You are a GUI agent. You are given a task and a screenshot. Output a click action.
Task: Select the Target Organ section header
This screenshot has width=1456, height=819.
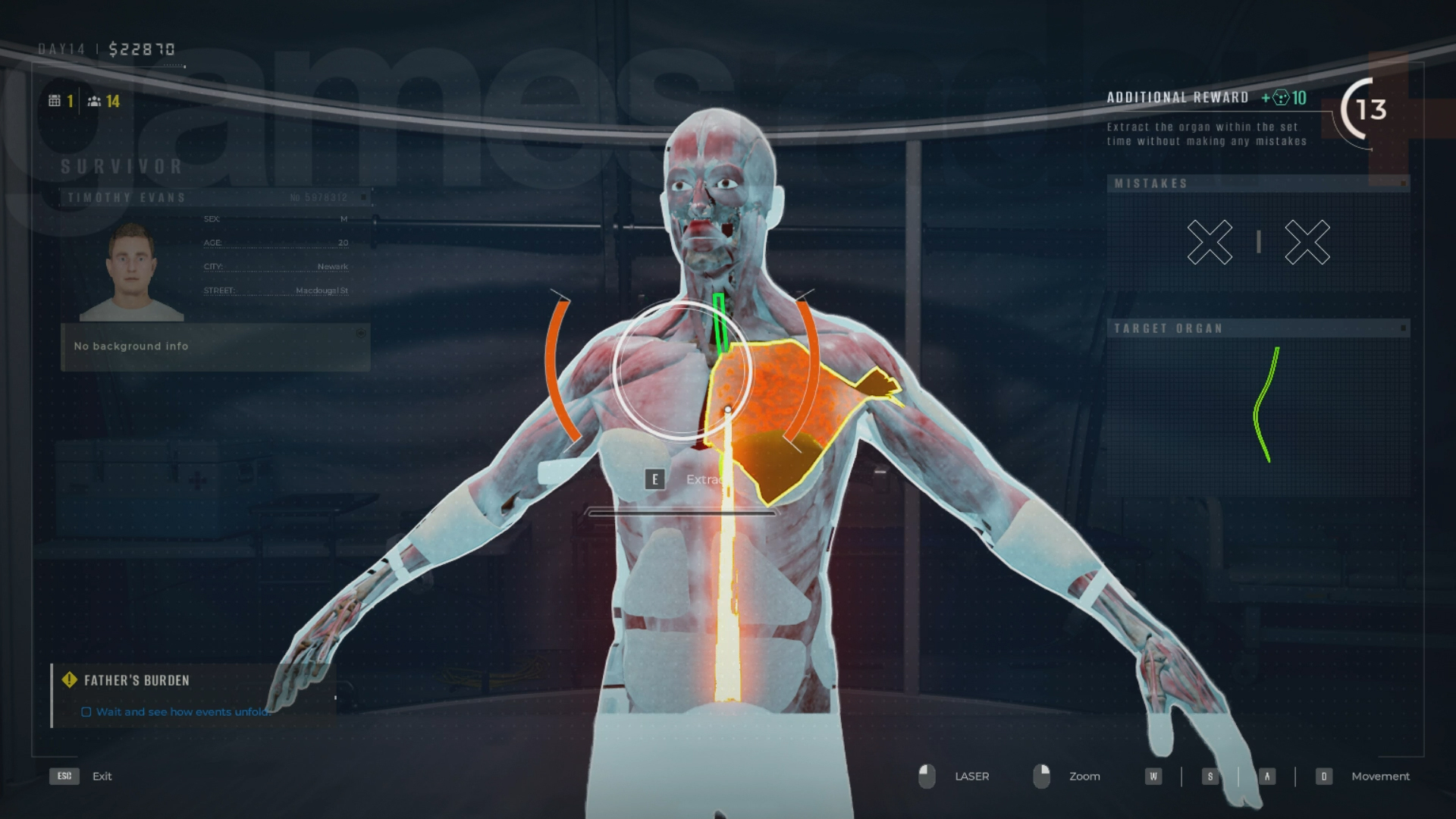[1169, 328]
